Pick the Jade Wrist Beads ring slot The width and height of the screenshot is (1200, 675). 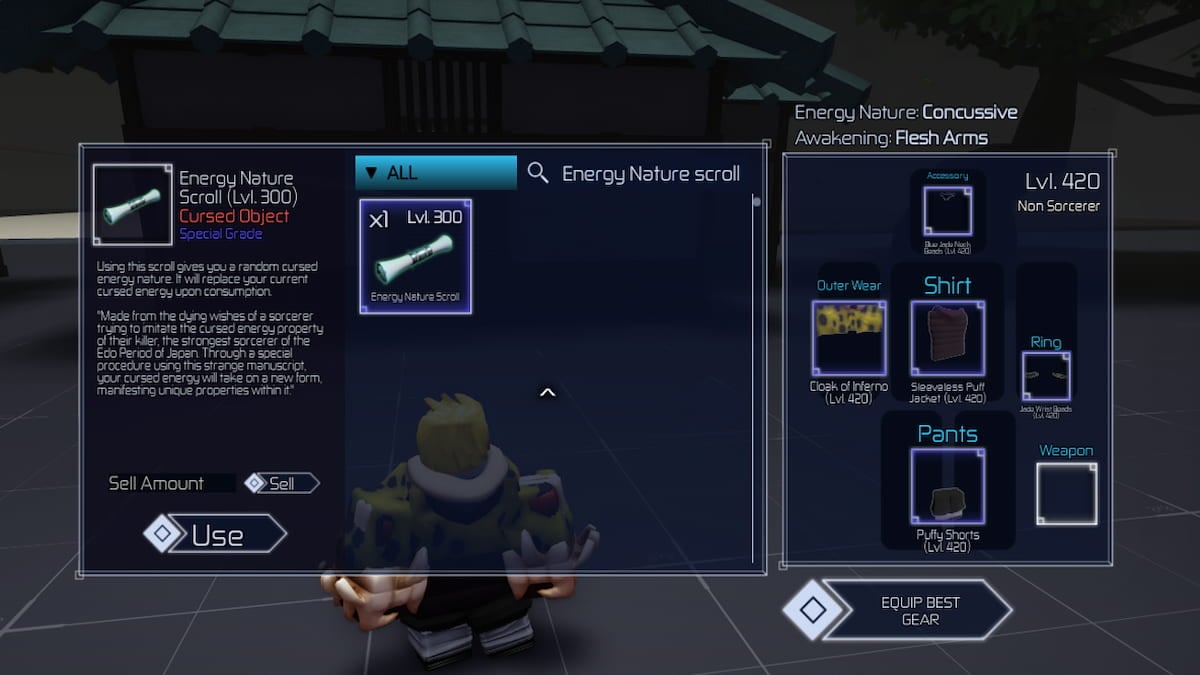1046,377
